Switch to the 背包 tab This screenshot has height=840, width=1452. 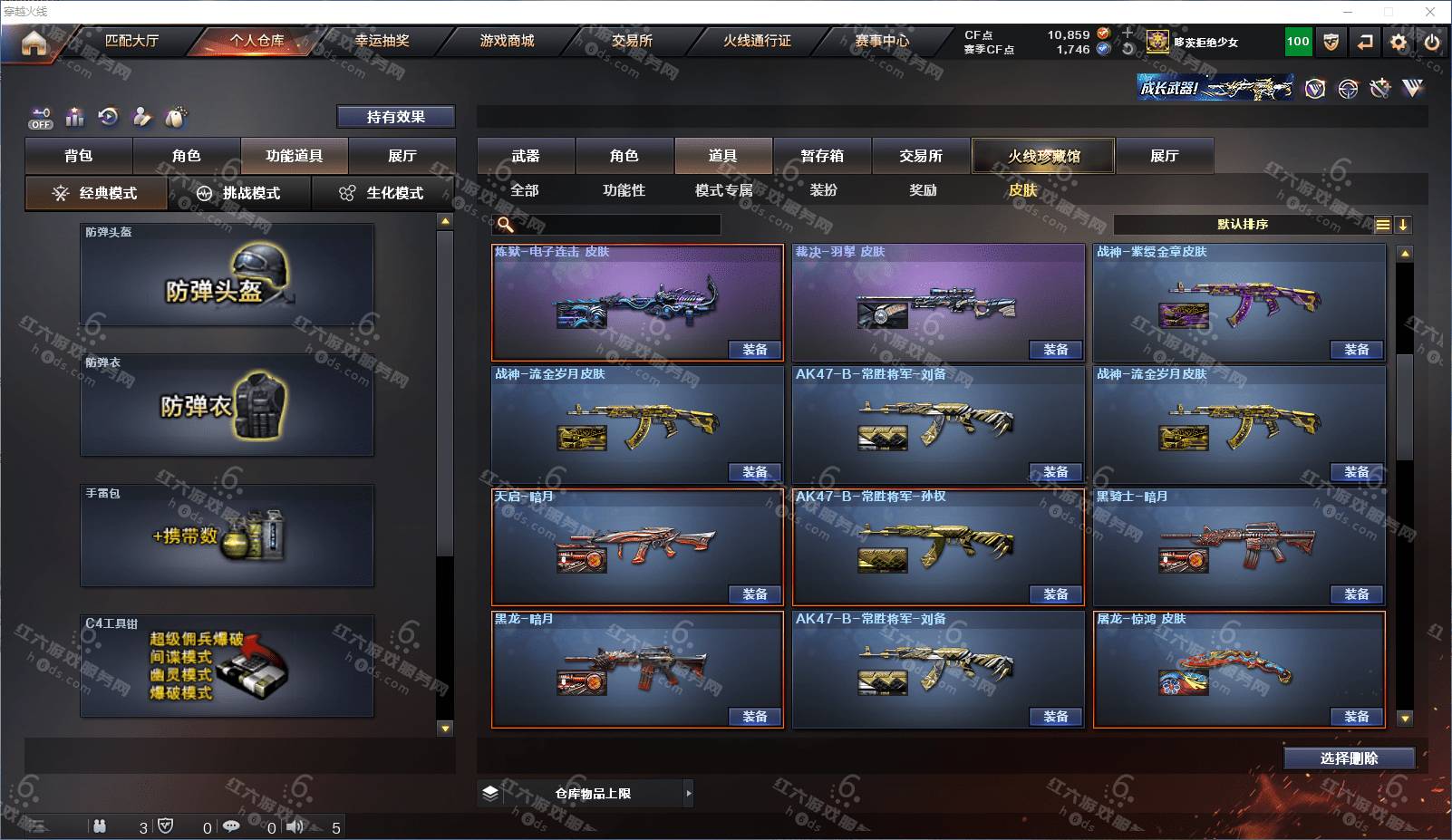click(79, 156)
